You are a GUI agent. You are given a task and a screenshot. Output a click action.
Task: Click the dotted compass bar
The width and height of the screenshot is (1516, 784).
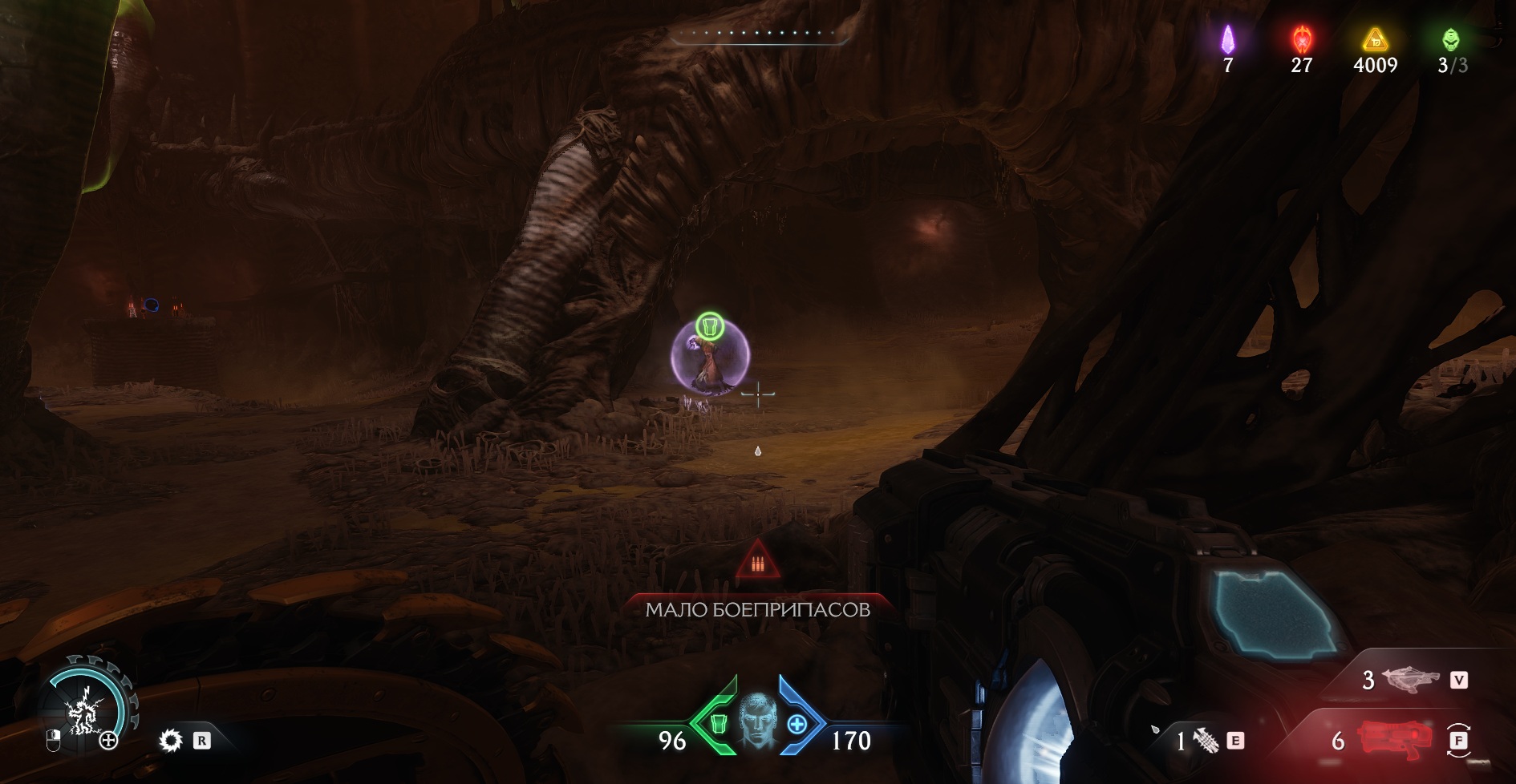(x=758, y=34)
